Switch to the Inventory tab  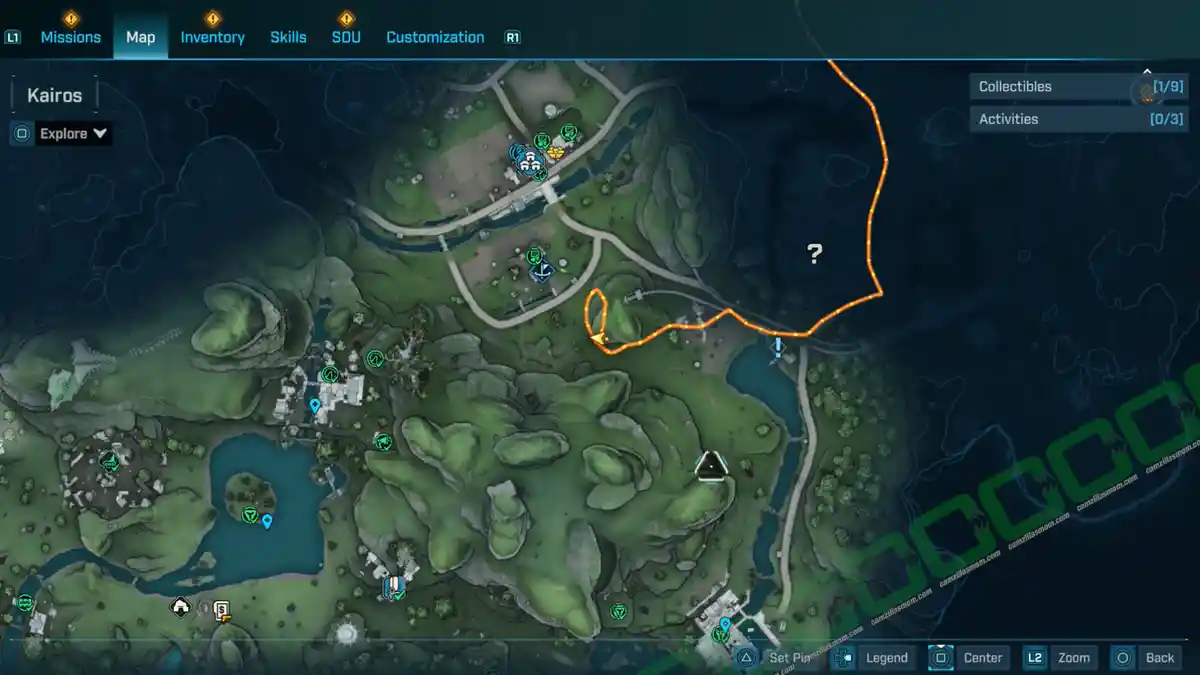point(212,37)
